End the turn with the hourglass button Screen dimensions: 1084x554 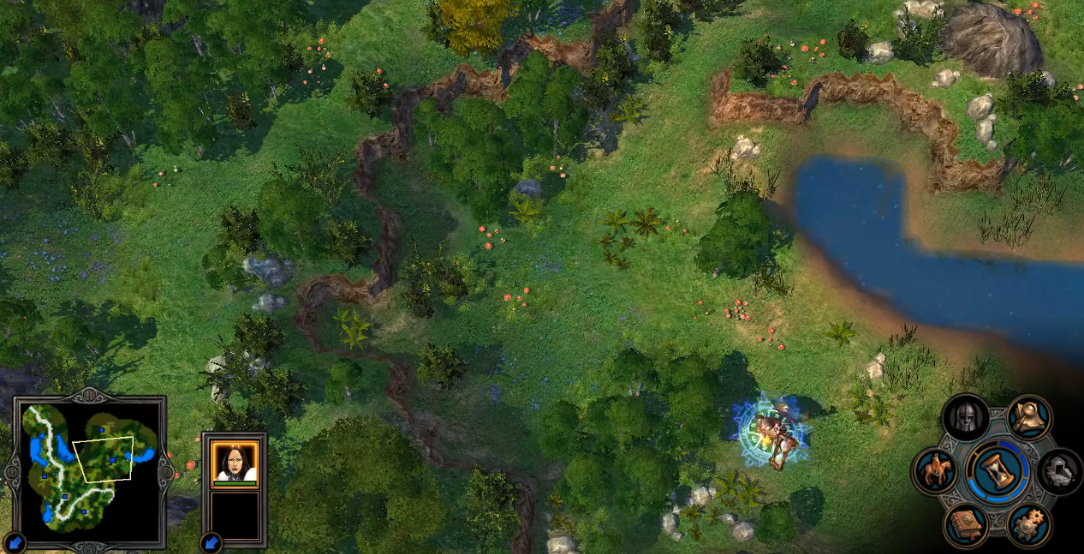(997, 471)
